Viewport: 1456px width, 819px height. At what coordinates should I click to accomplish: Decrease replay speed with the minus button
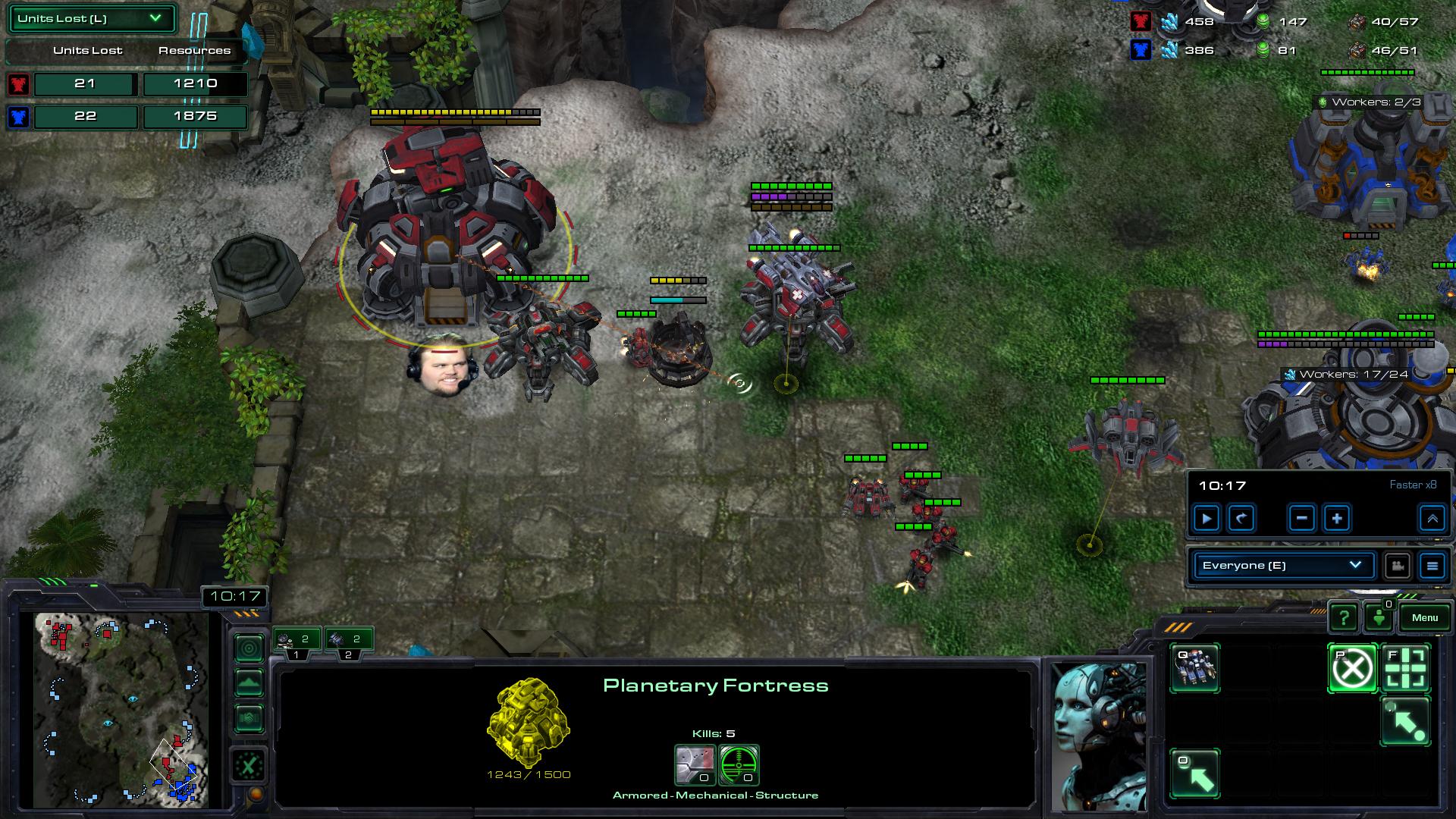tap(1301, 519)
